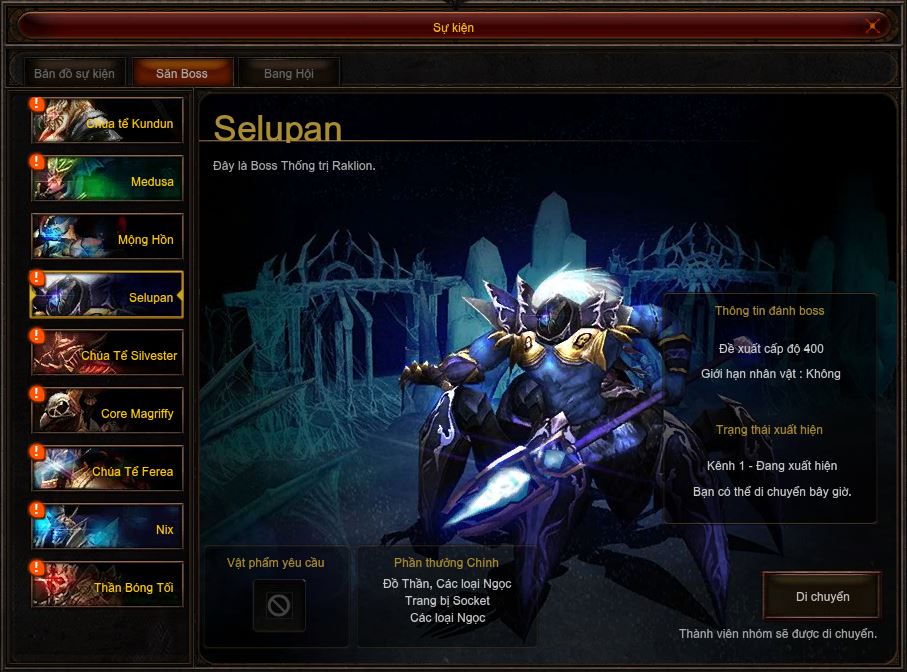
Task: Switch to the Bản đồ sự kiện tab
Action: [74, 73]
